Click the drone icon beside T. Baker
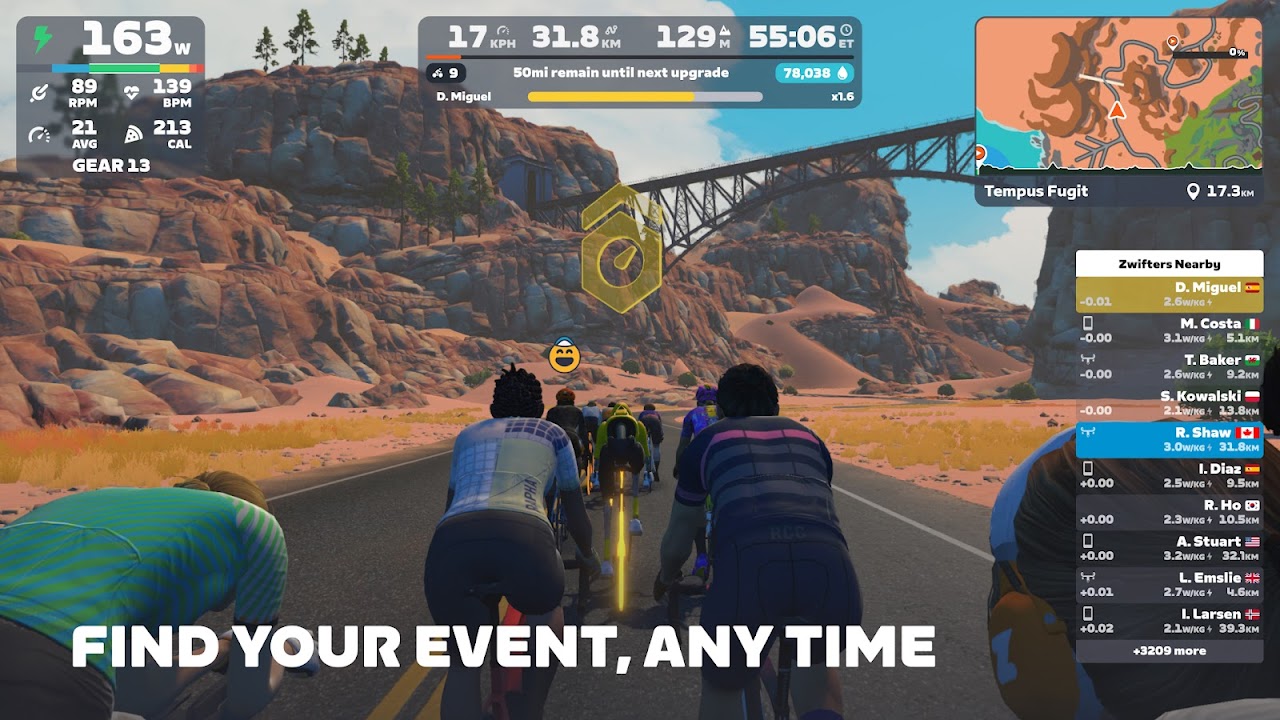This screenshot has width=1280, height=720. click(x=1089, y=358)
